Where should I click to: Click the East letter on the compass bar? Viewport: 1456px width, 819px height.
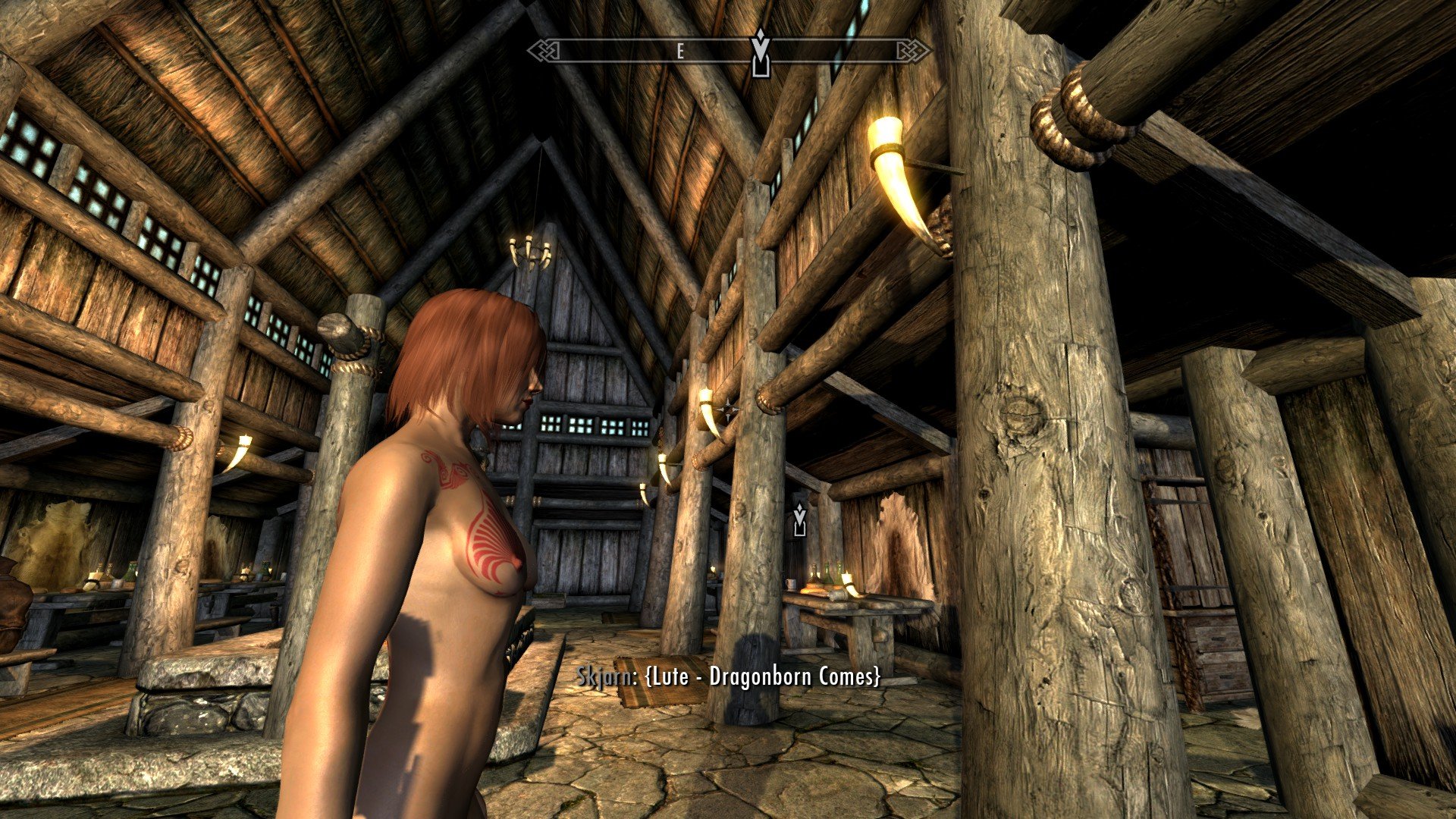tap(680, 52)
